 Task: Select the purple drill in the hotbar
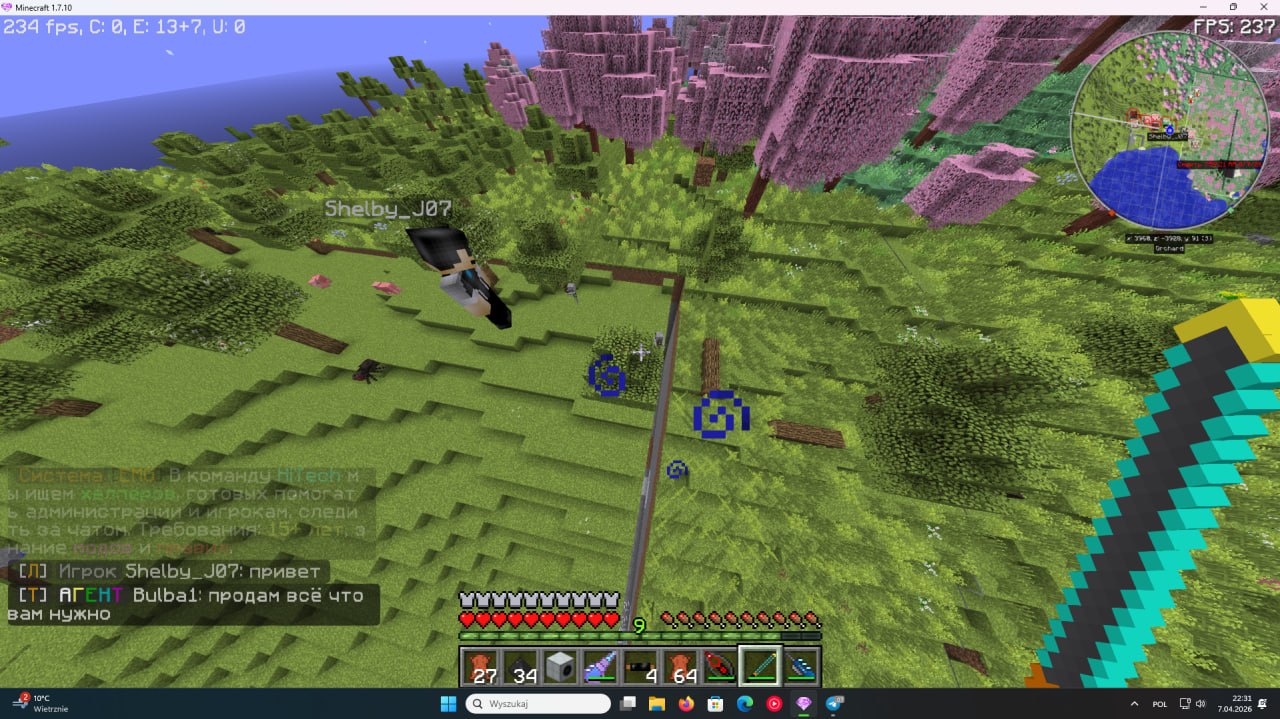tap(601, 667)
